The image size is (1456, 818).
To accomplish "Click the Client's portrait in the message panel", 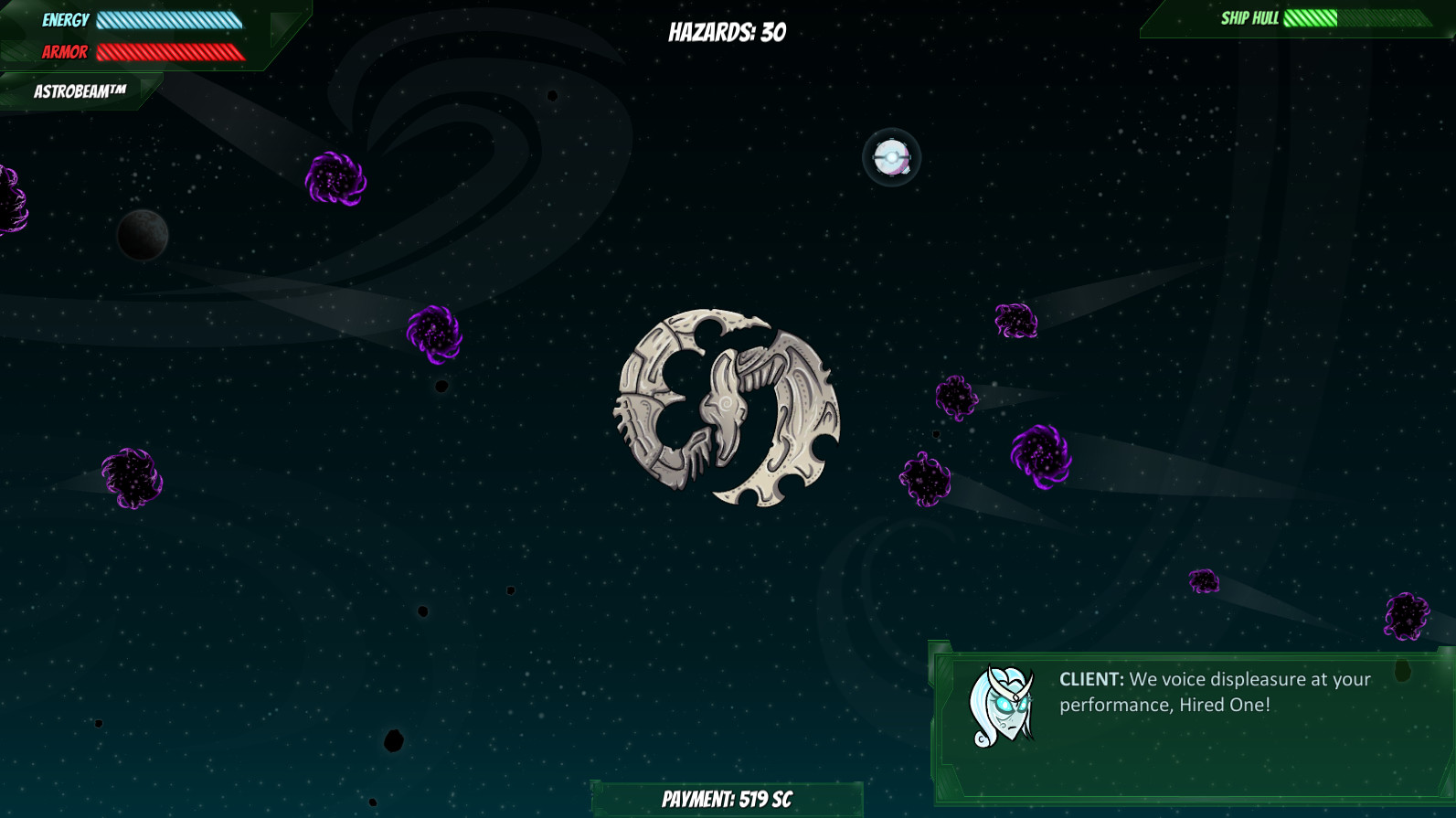I will pyautogui.click(x=1002, y=706).
